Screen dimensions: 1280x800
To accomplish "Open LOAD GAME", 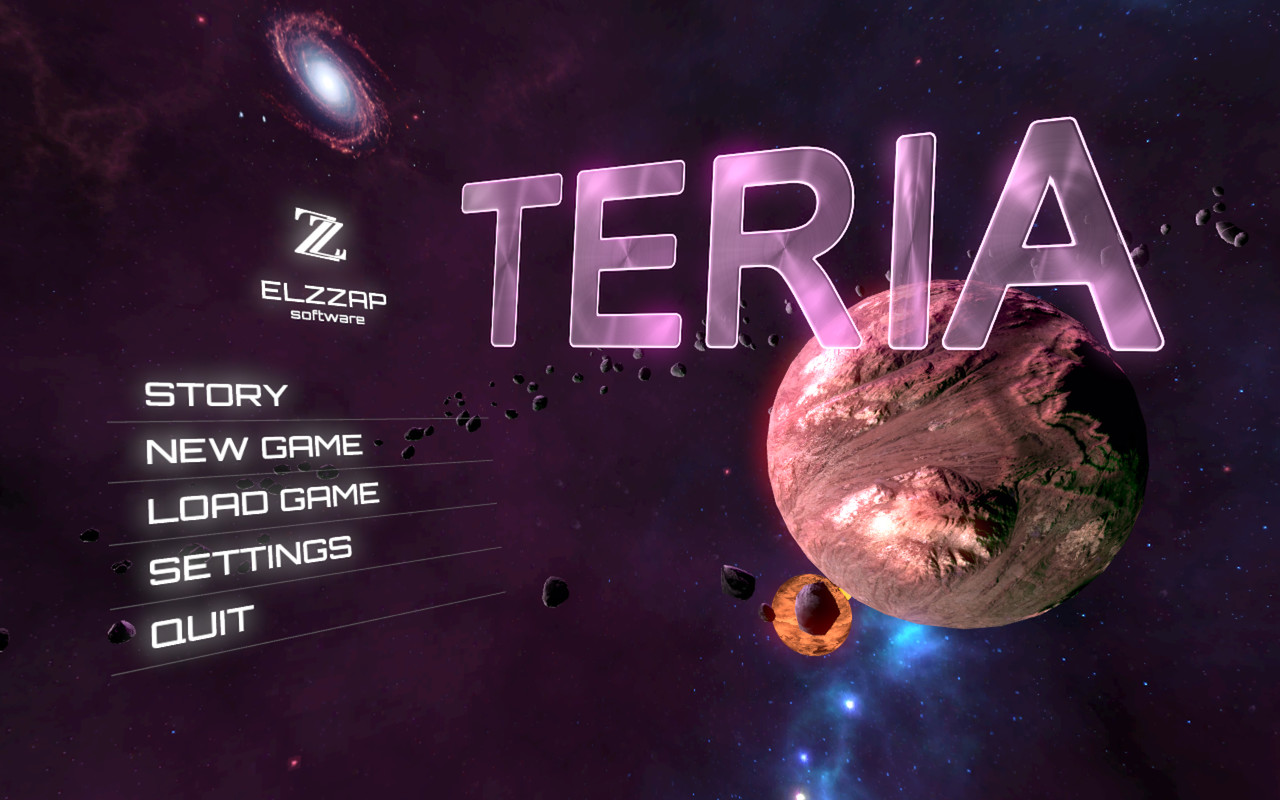I will (x=265, y=497).
